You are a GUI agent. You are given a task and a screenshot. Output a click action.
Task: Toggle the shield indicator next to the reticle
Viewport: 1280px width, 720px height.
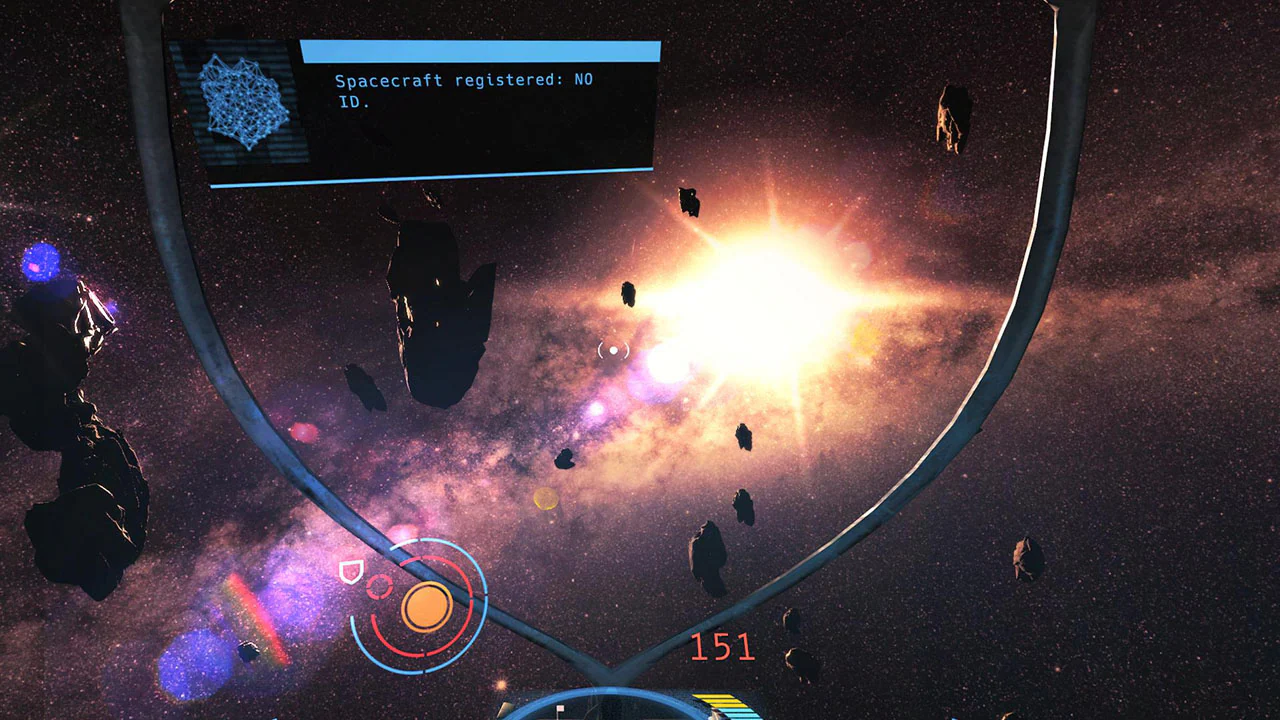[x=351, y=572]
